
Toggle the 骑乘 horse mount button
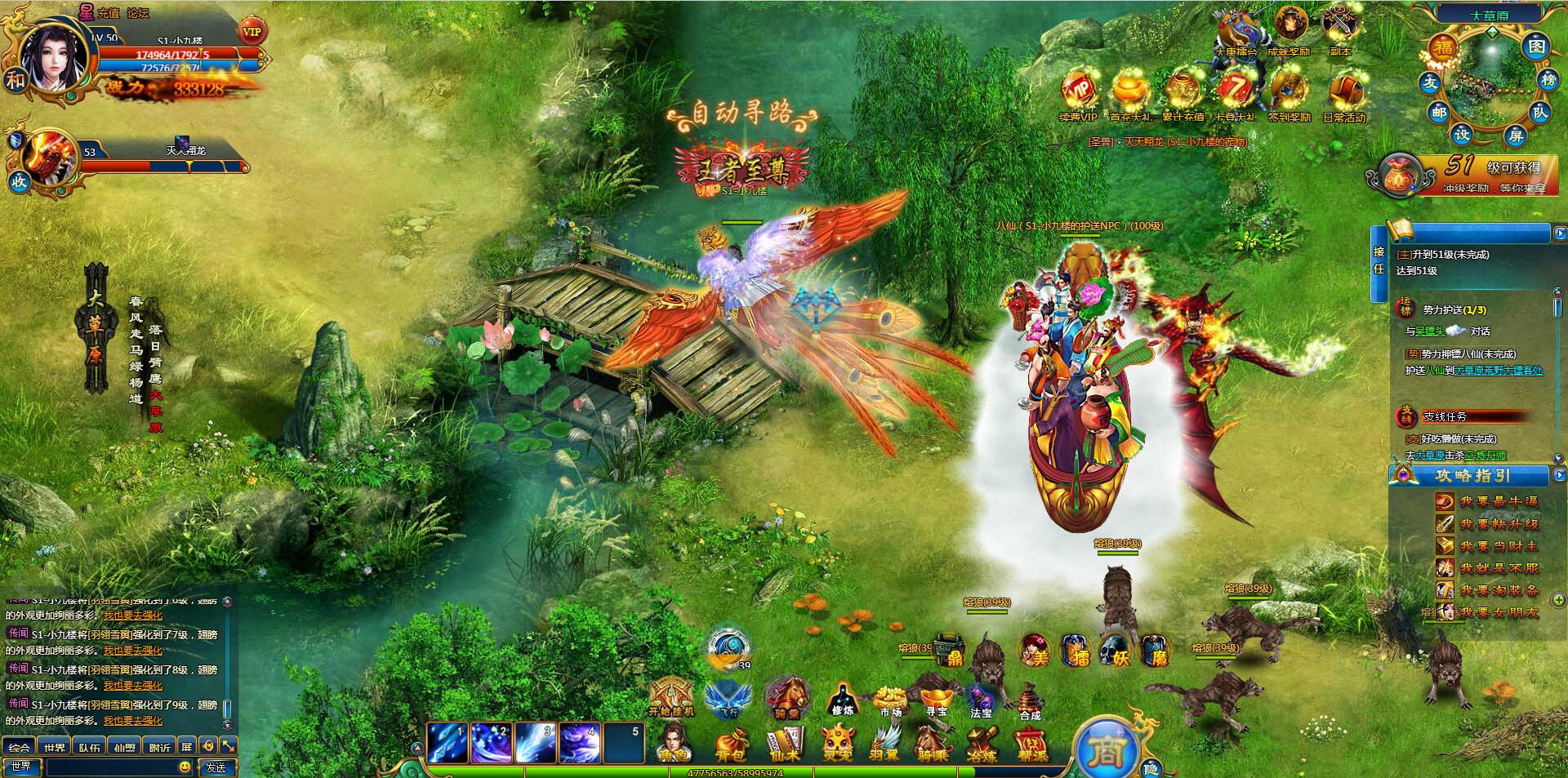point(786,698)
